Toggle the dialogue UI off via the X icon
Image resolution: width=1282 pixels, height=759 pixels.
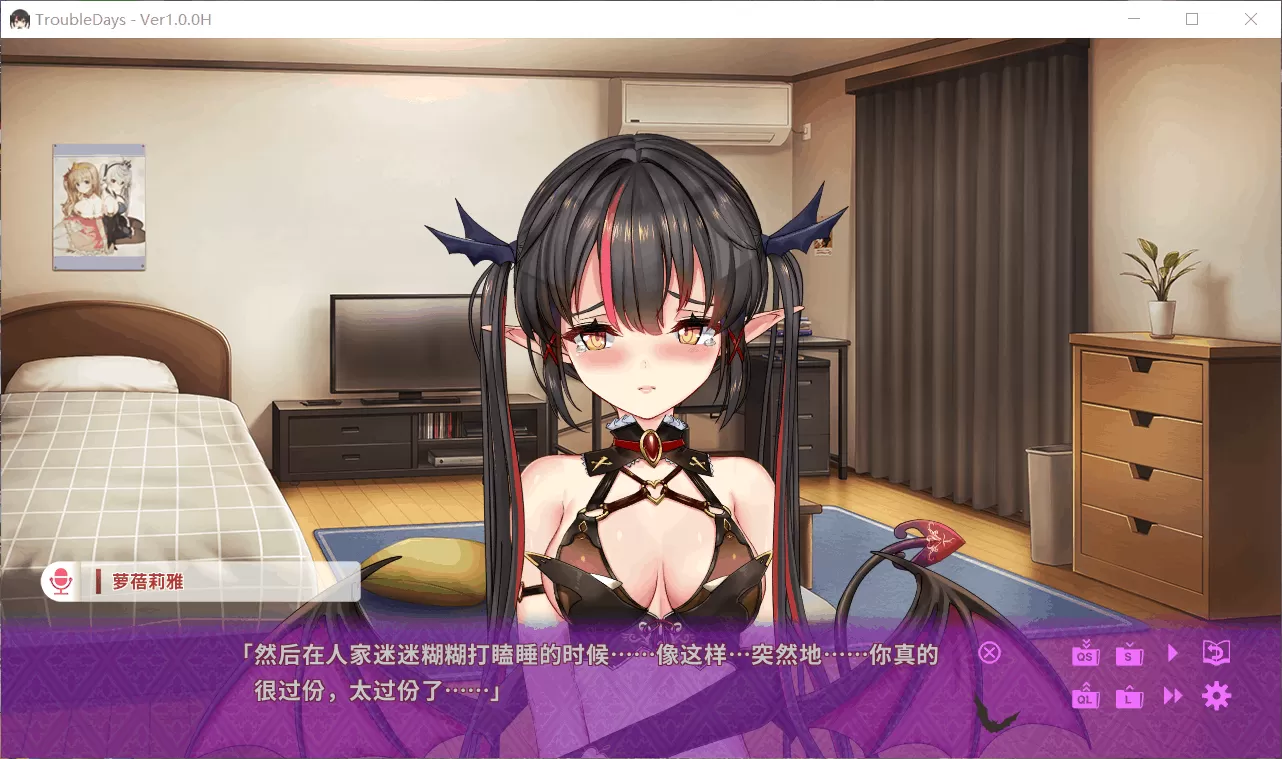click(x=989, y=653)
